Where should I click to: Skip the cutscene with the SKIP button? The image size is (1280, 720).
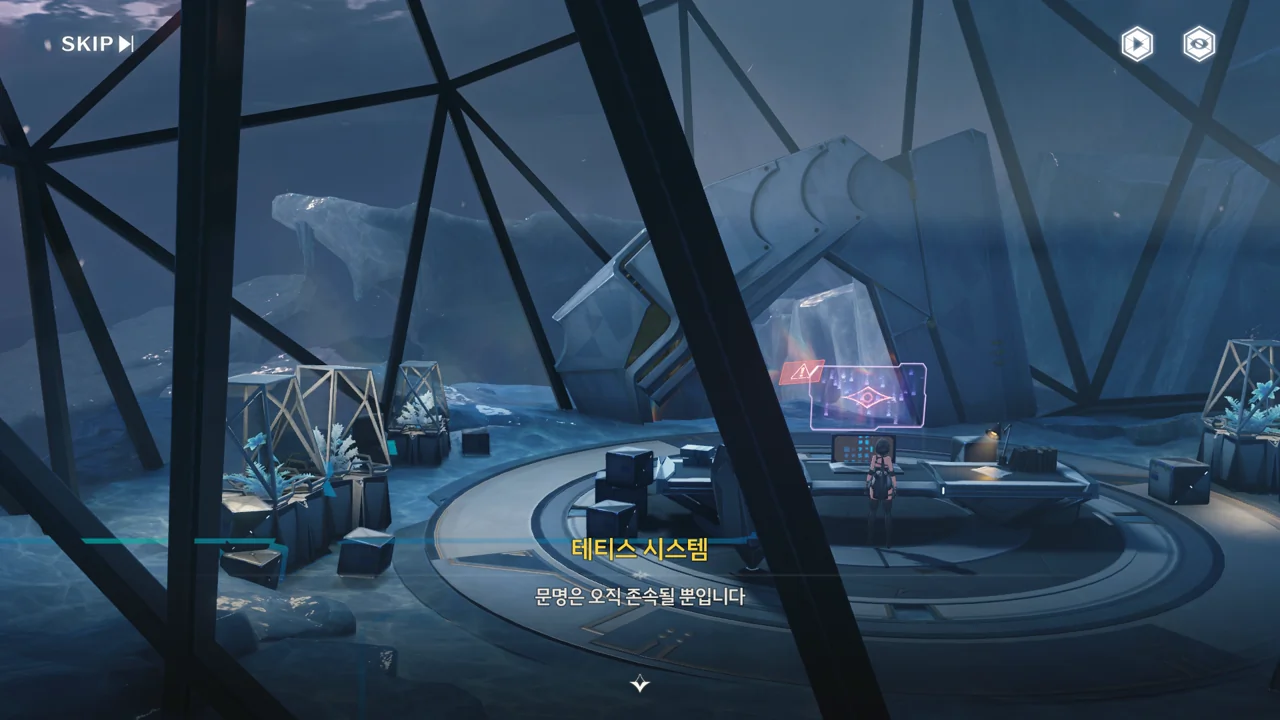coord(97,44)
